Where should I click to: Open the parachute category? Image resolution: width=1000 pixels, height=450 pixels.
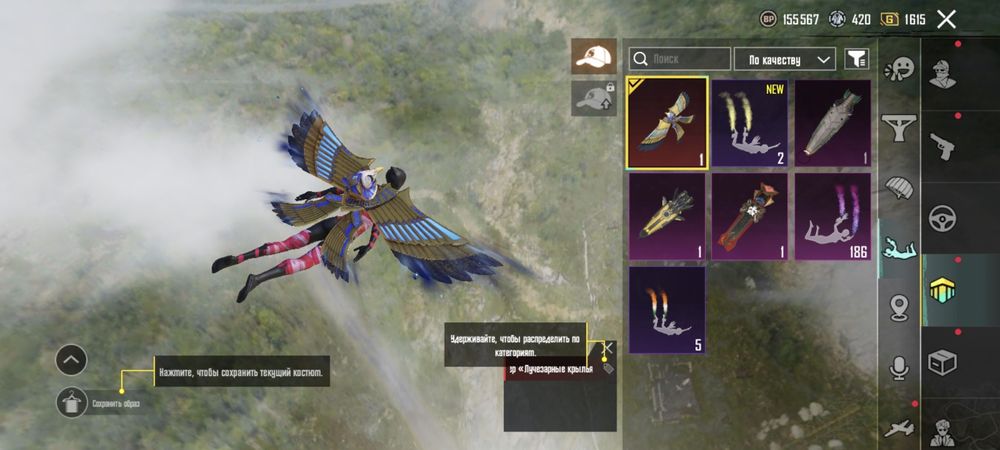(x=900, y=188)
